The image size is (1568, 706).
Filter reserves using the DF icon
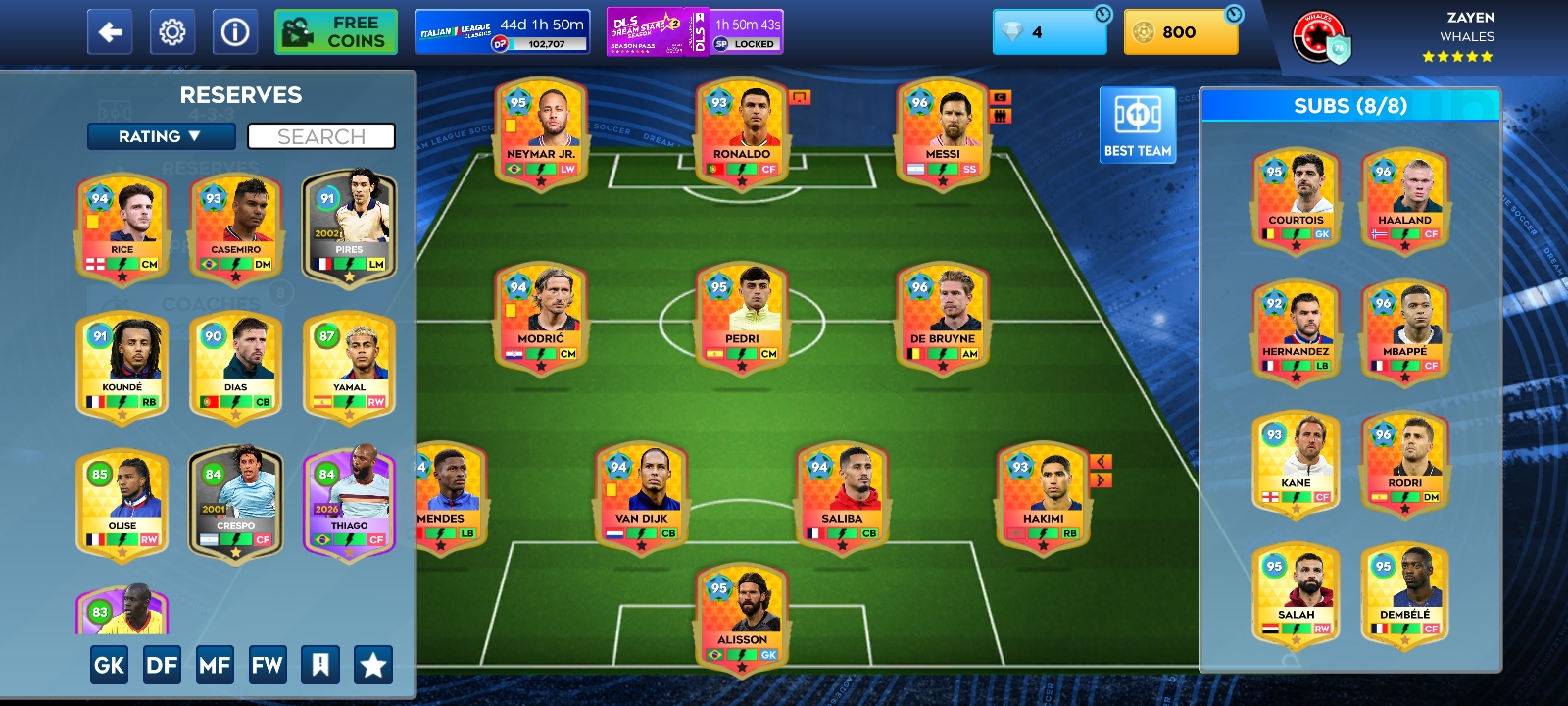pyautogui.click(x=163, y=664)
